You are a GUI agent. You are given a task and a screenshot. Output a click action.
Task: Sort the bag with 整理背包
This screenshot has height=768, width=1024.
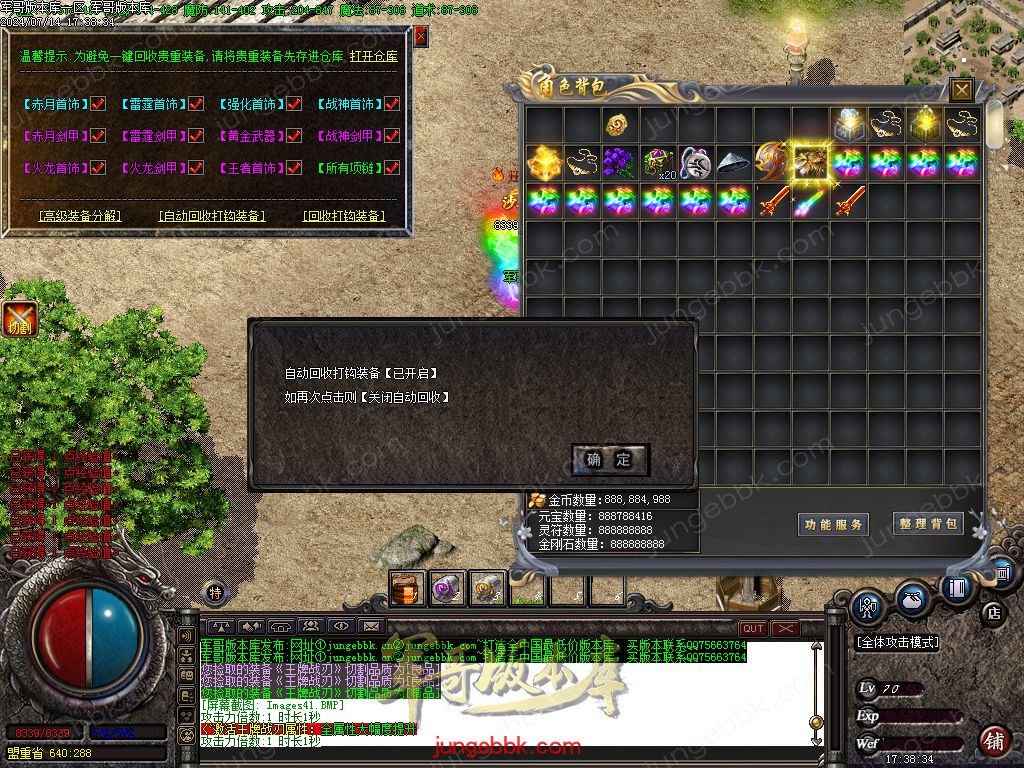(928, 523)
